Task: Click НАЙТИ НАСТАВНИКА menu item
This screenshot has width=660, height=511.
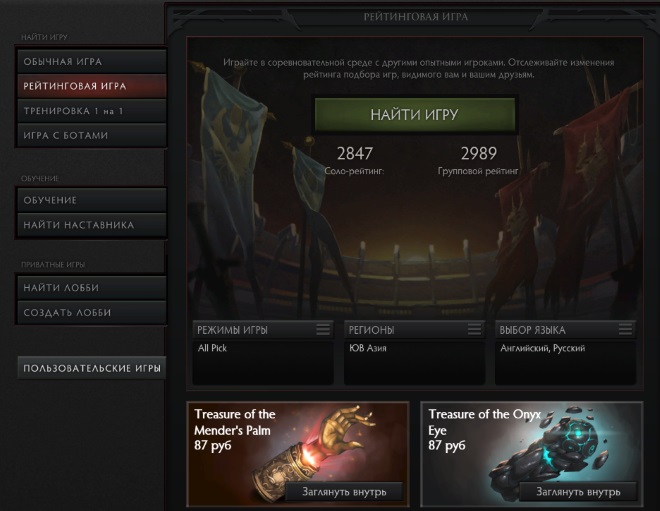Action: pyautogui.click(x=90, y=225)
